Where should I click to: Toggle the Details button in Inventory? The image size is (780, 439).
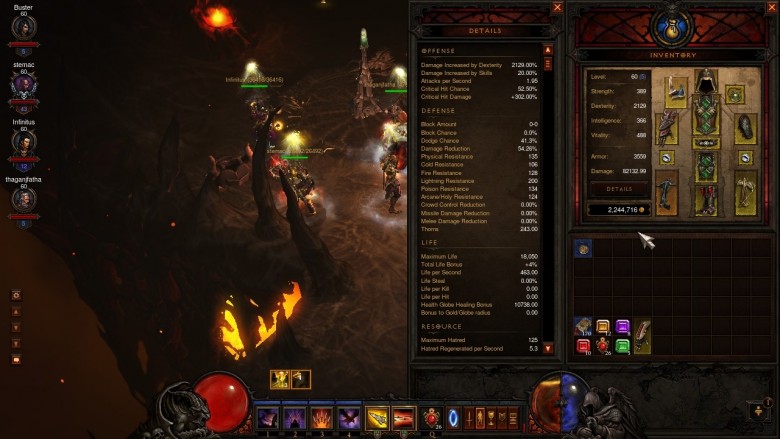619,188
